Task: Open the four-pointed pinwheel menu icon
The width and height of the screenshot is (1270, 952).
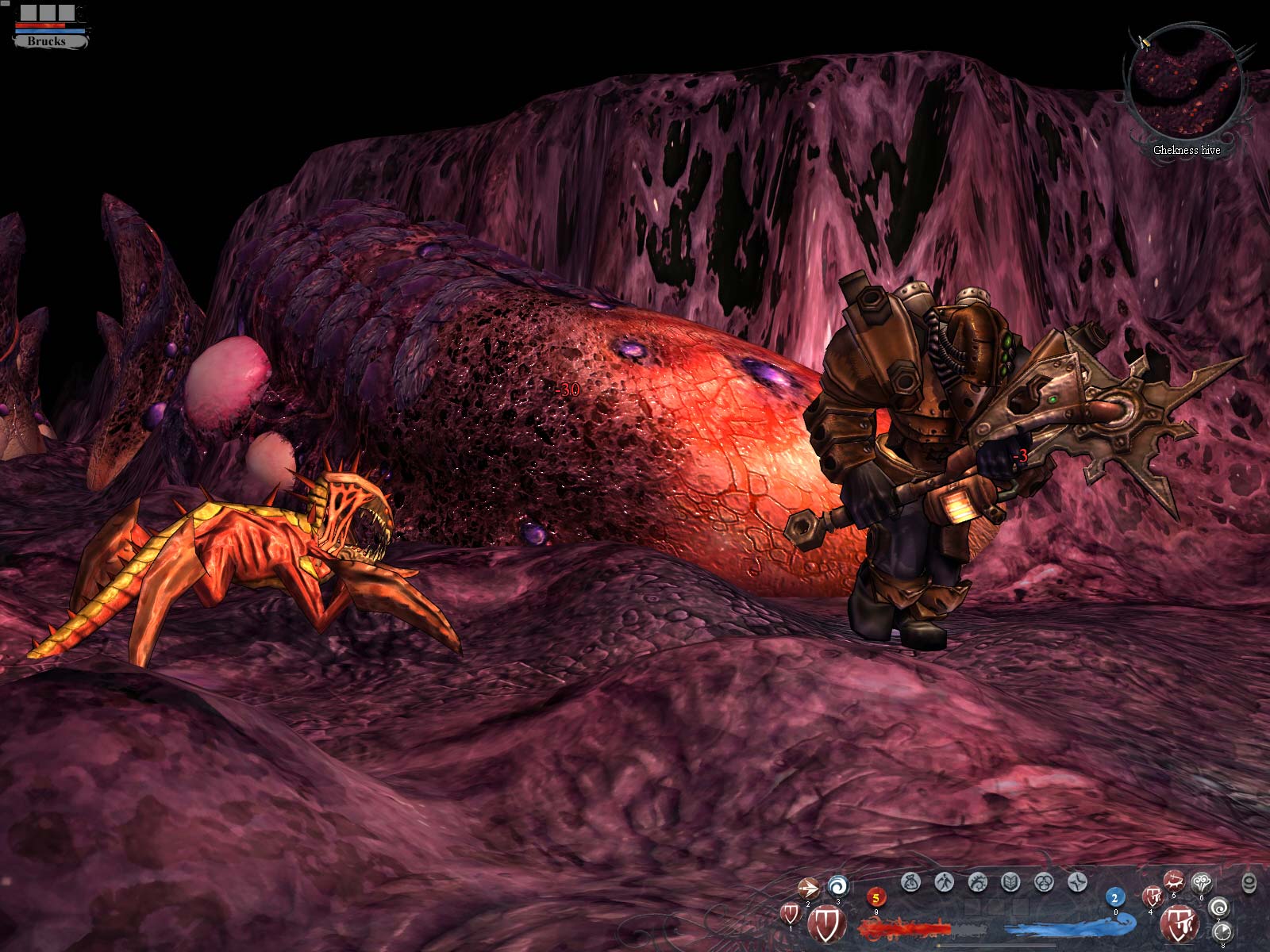Action: pyautogui.click(x=1077, y=881)
